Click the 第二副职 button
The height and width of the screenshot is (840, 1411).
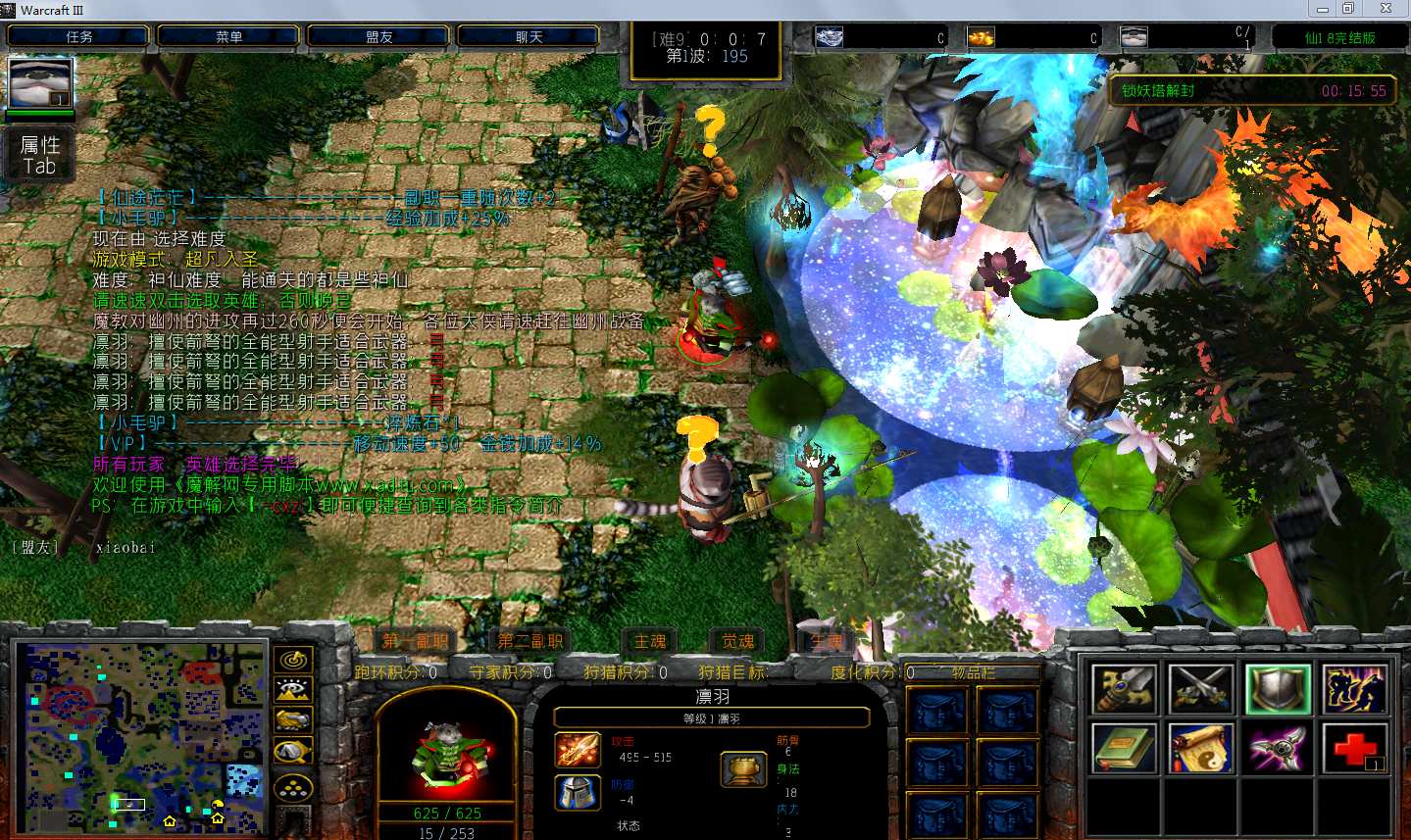pyautogui.click(x=529, y=641)
